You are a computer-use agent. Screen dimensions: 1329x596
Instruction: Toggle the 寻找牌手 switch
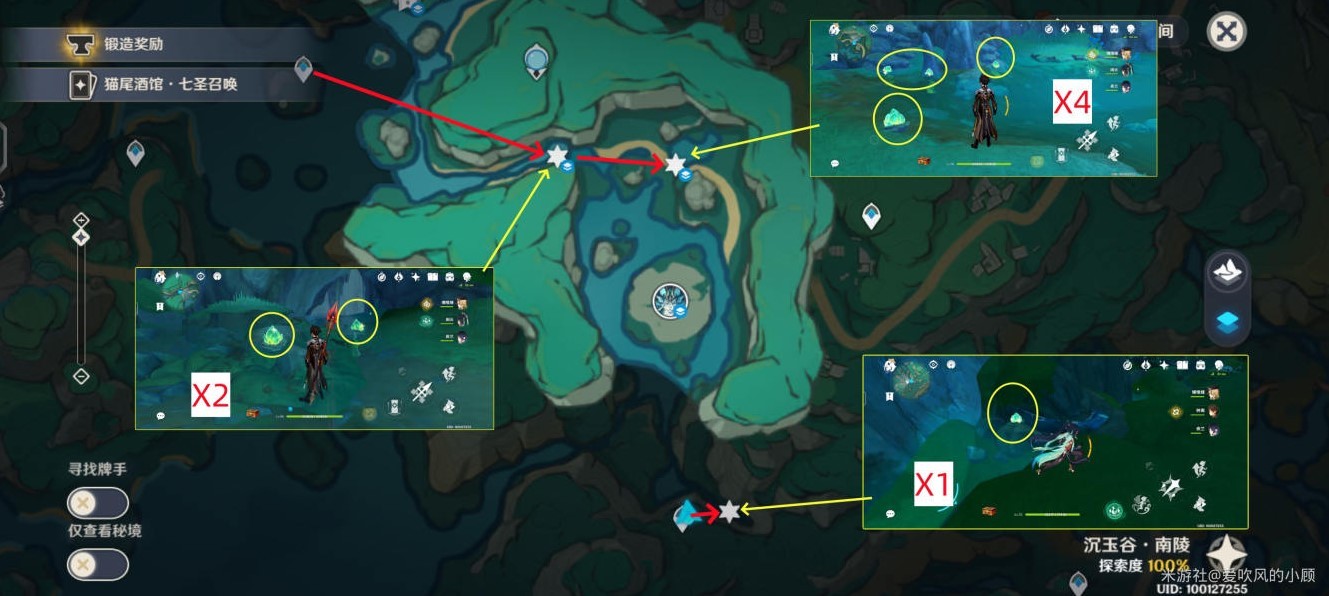(x=97, y=503)
